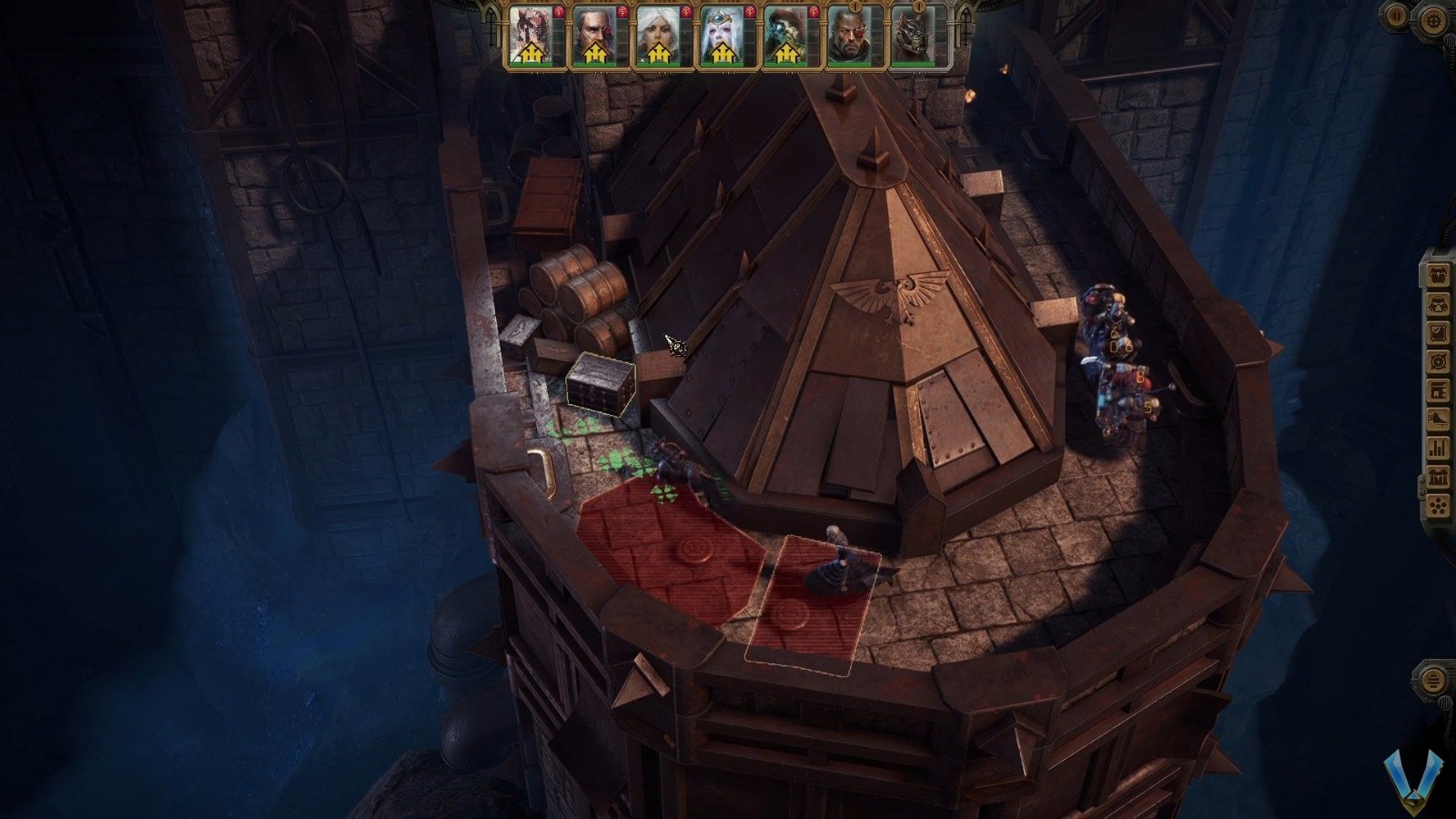
Task: Open the highlighted loot chest on the rooftop
Action: point(601,387)
